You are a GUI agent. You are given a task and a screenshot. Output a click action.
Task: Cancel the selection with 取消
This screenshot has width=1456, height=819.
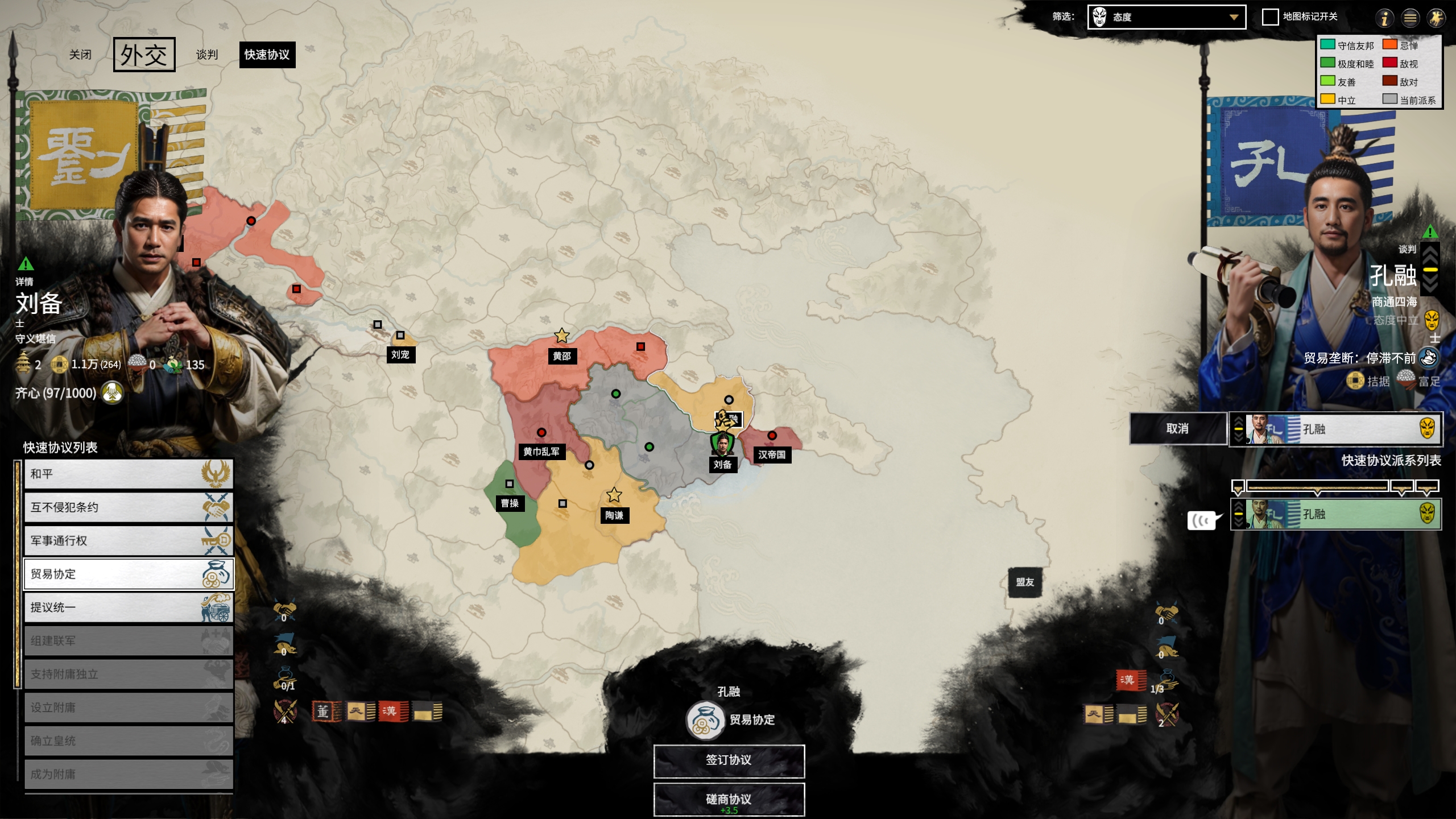point(1177,428)
